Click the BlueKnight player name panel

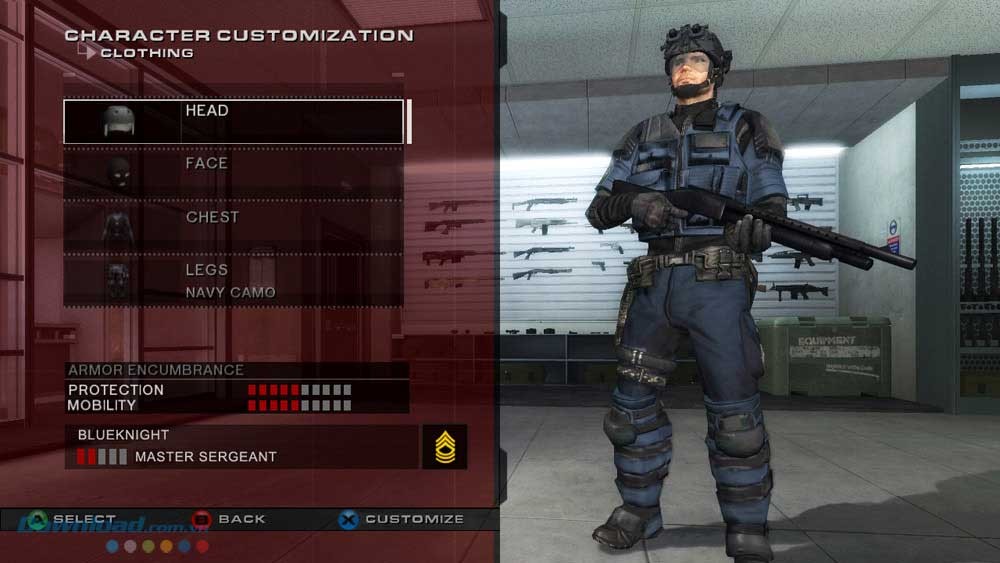[x=242, y=446]
